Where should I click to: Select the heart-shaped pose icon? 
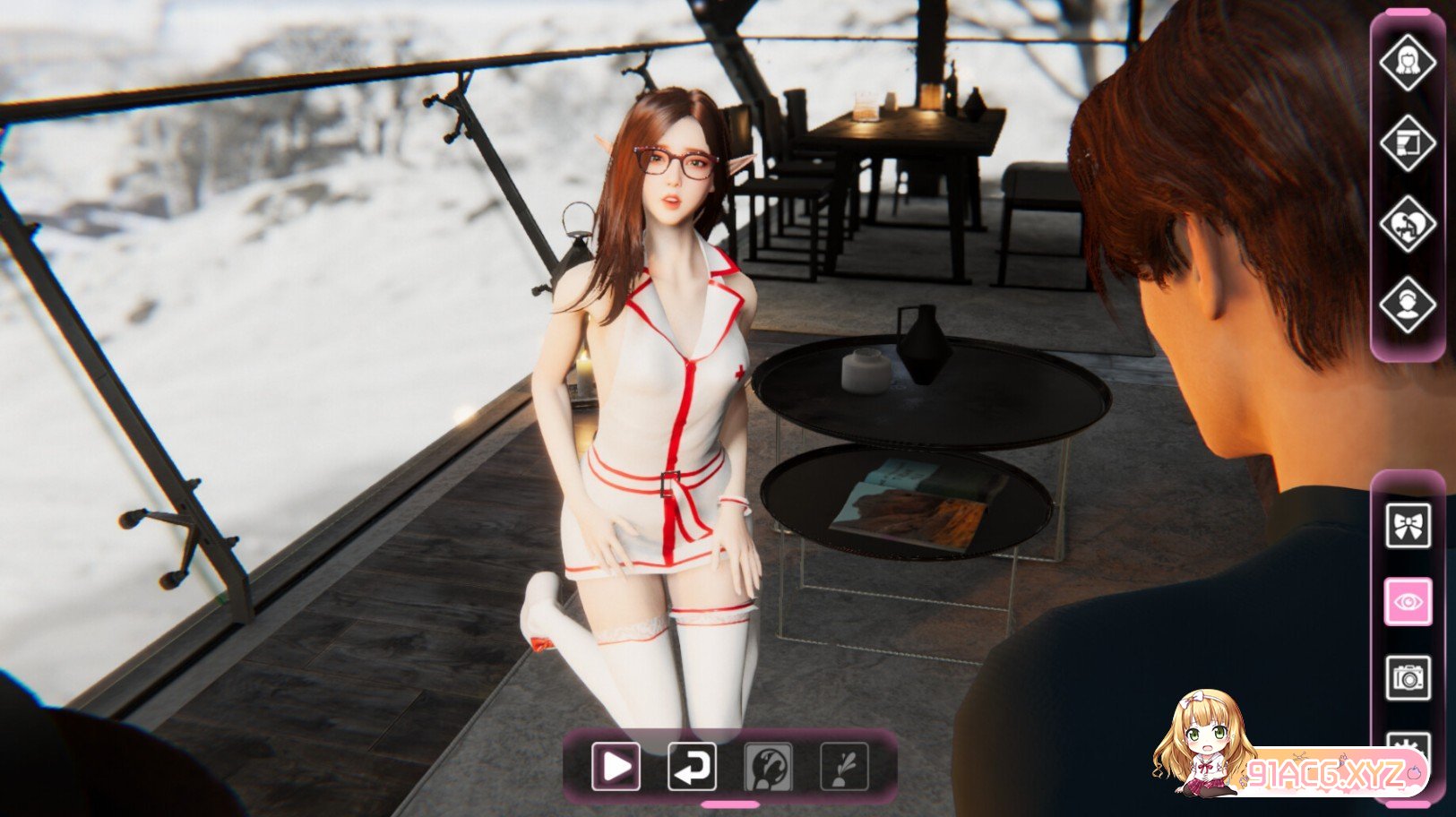pyautogui.click(x=1407, y=224)
